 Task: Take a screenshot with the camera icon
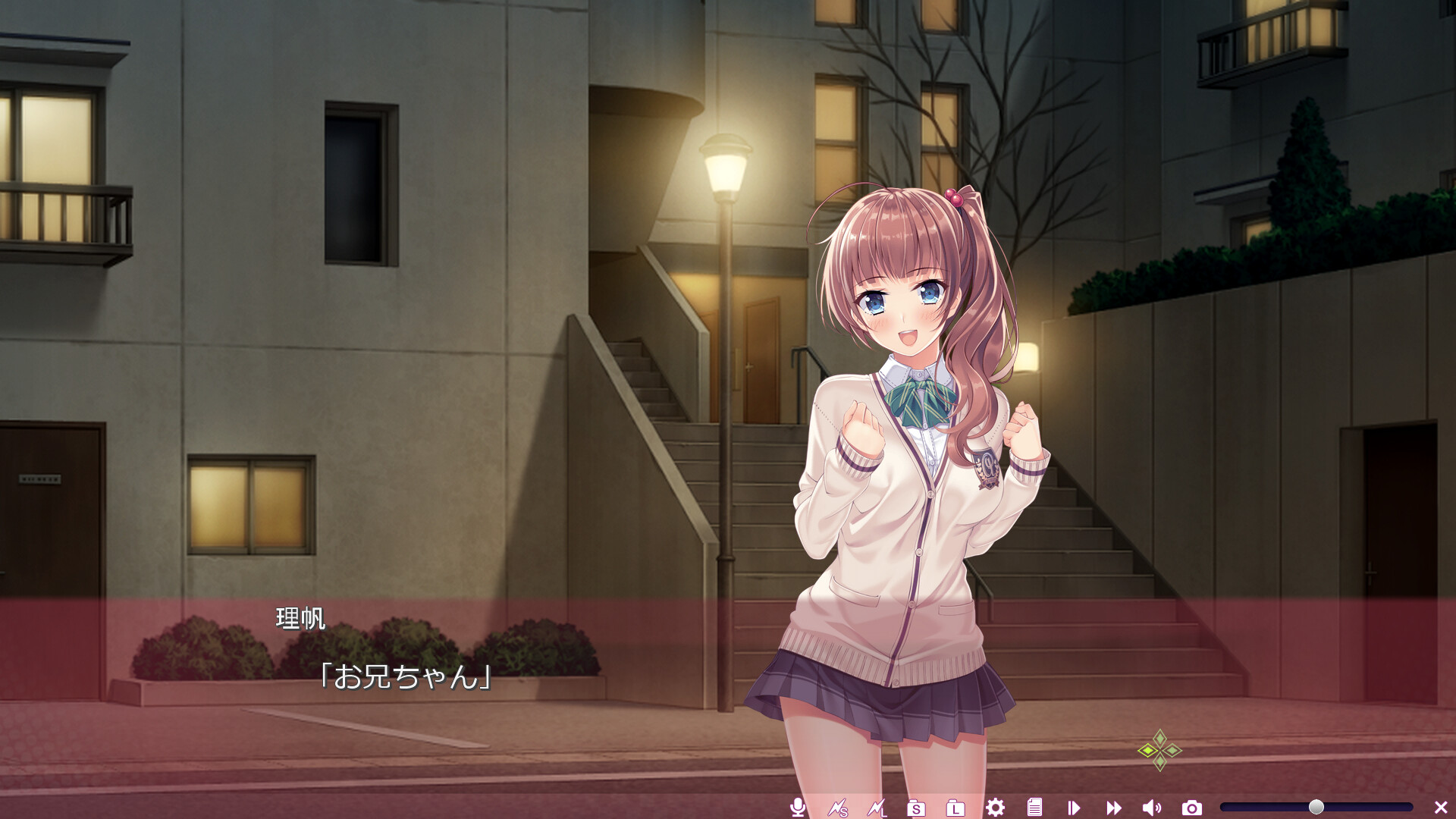1191,808
